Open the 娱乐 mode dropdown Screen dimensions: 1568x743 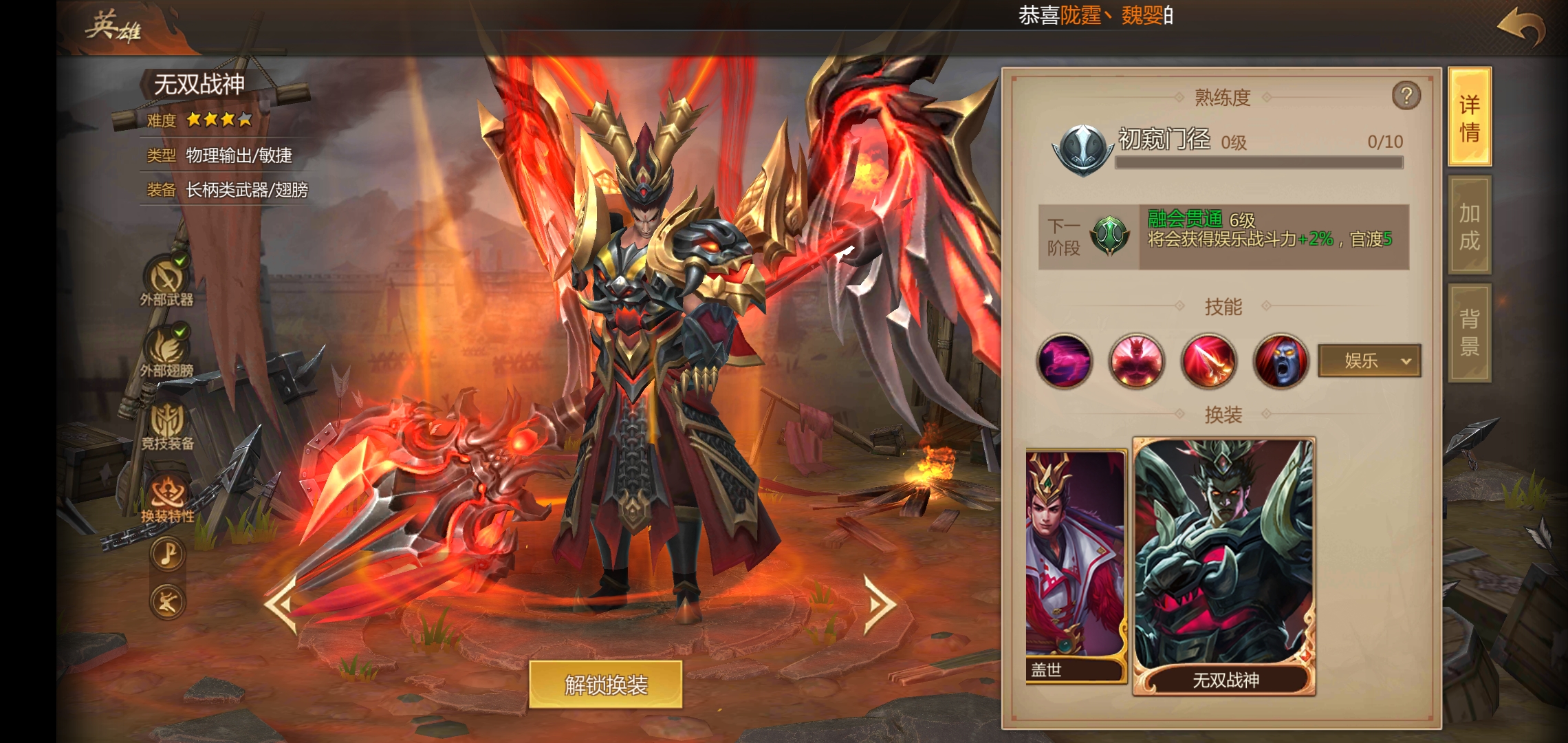(x=1369, y=360)
